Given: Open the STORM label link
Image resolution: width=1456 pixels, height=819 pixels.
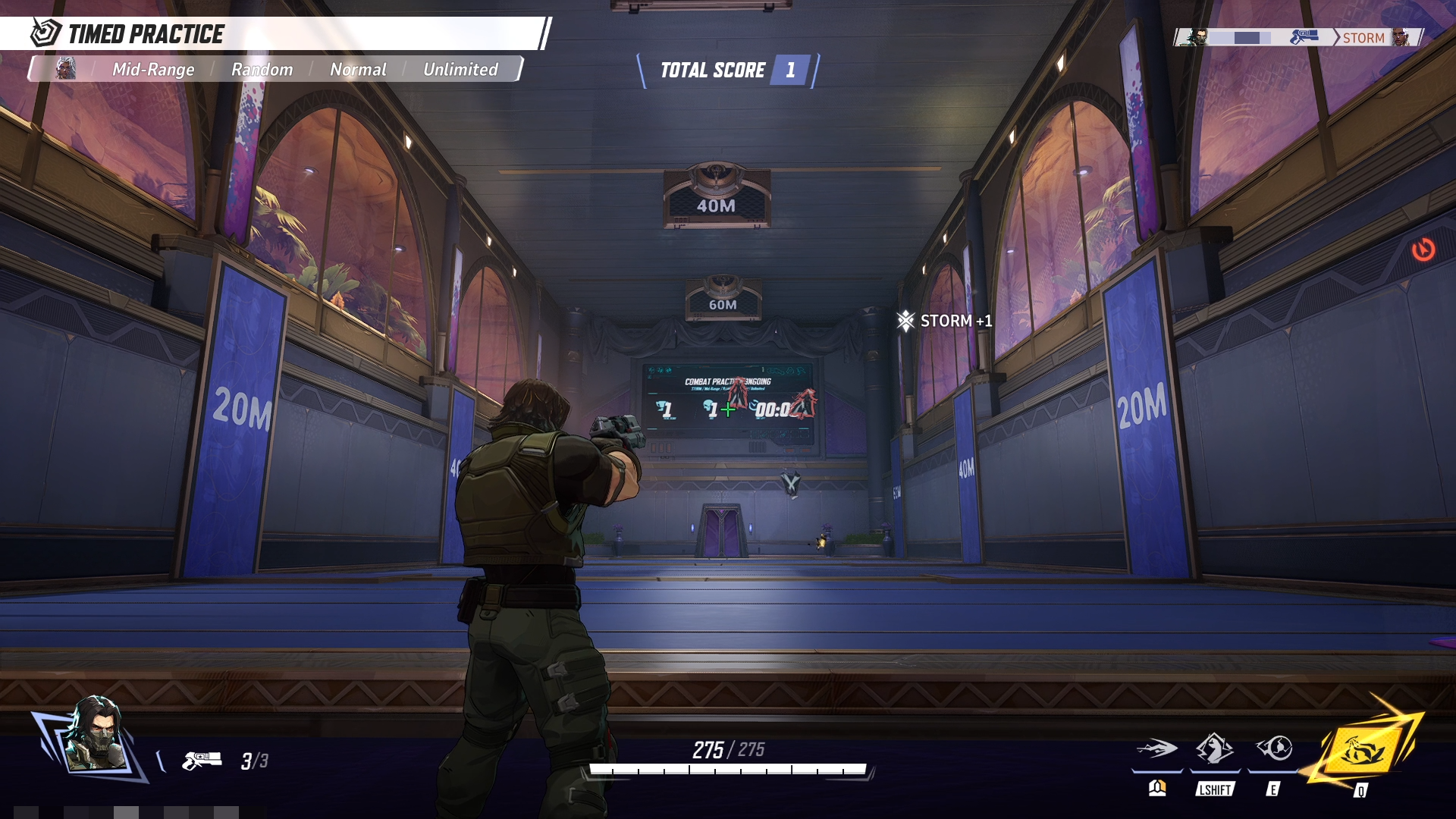Looking at the screenshot, I should click(1365, 36).
